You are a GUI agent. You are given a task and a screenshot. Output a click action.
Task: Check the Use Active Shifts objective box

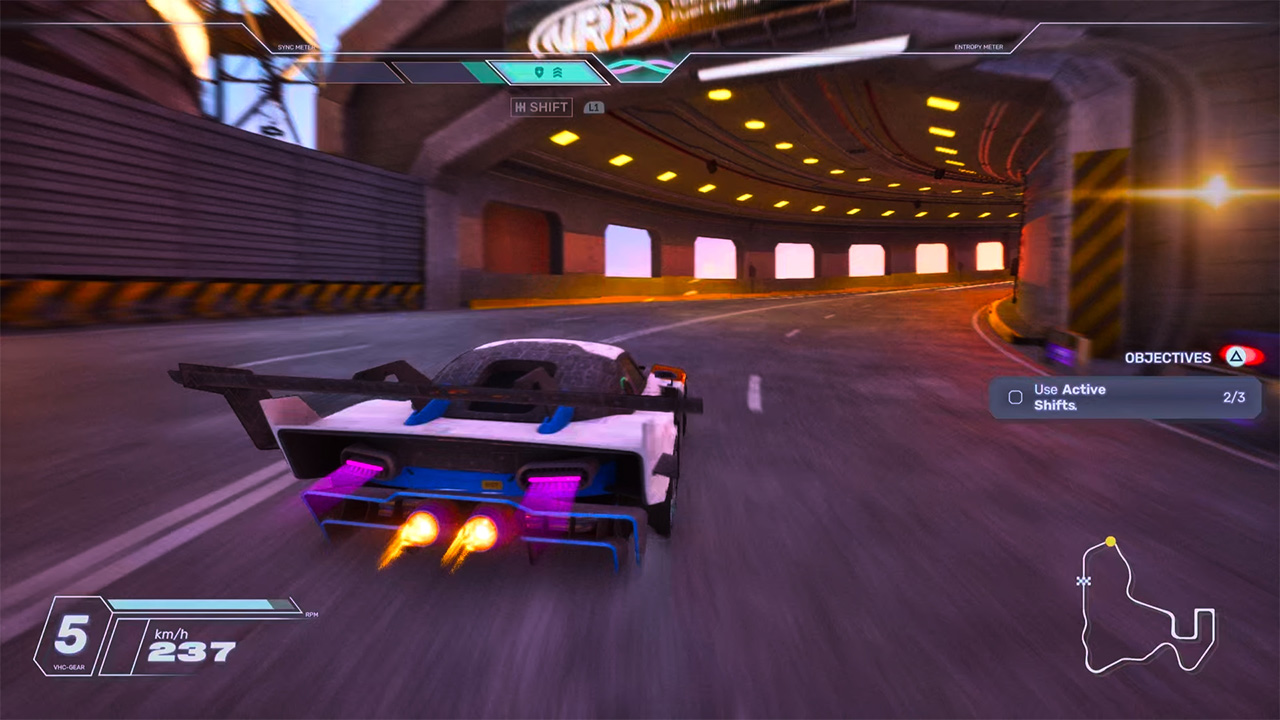[x=1015, y=397]
